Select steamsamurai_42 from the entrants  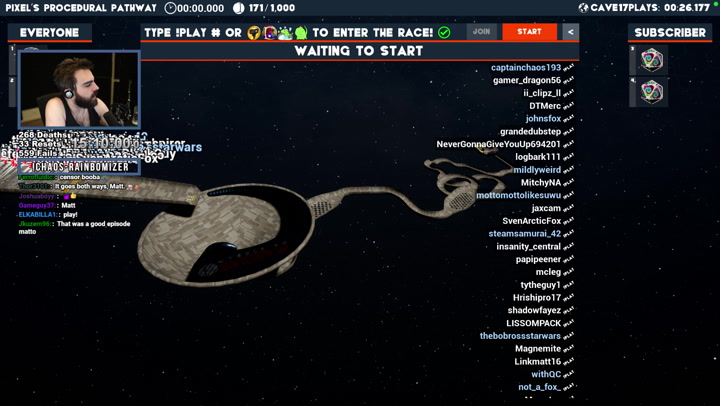coord(525,234)
